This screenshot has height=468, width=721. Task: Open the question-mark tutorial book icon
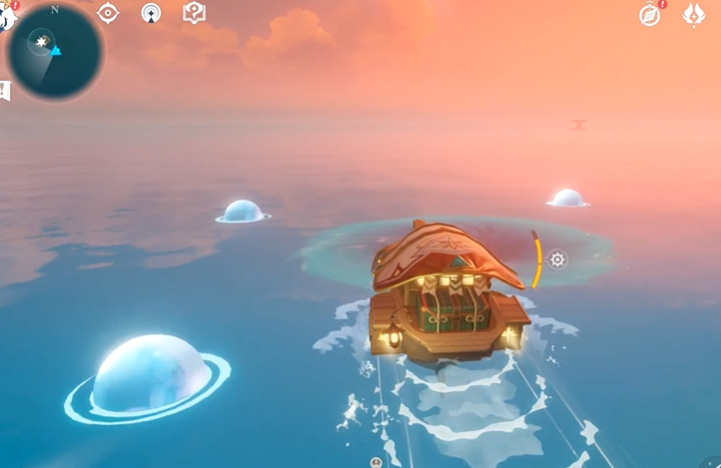point(194,13)
